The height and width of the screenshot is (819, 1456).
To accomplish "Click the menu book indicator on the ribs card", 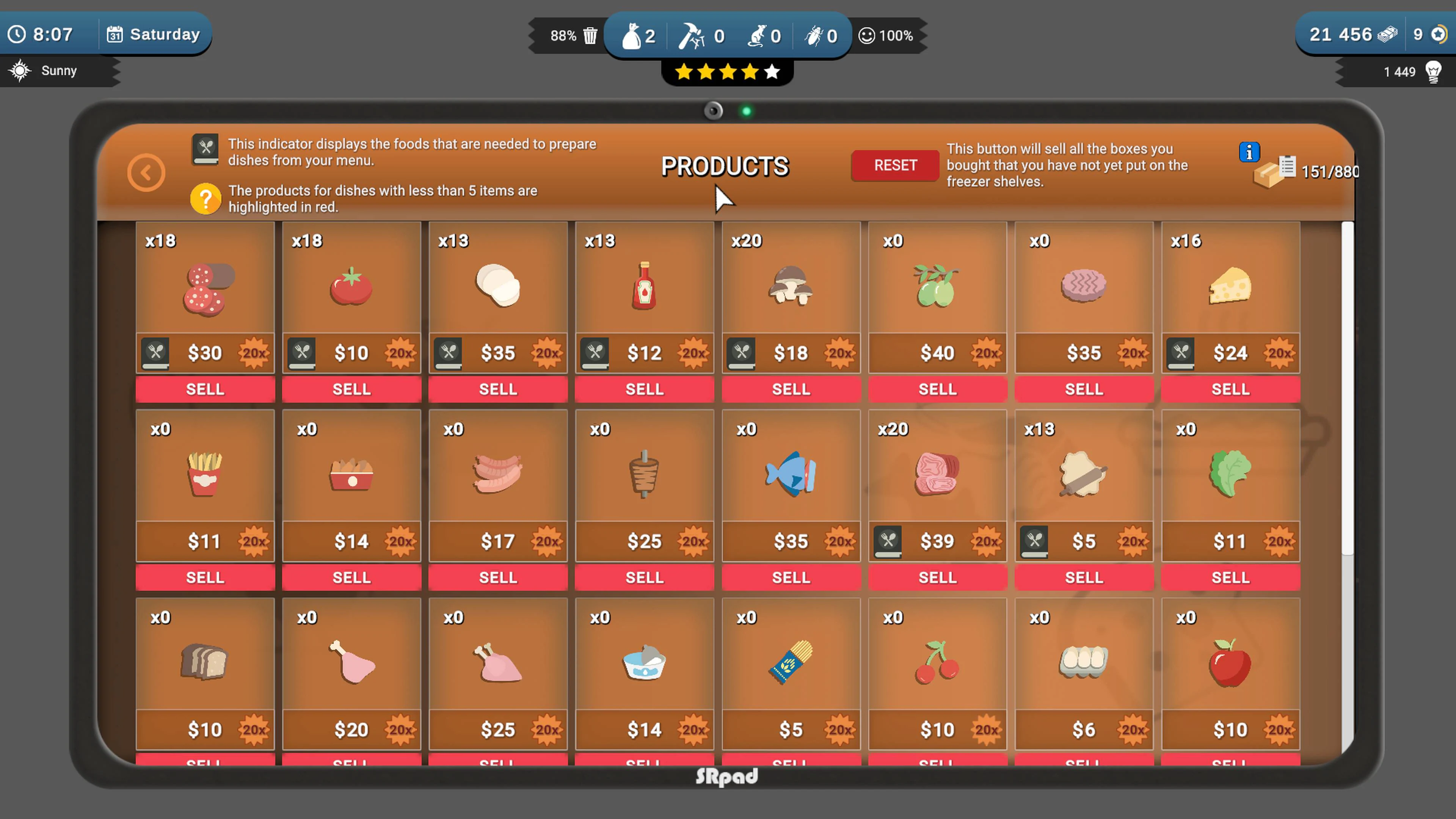I will point(888,541).
